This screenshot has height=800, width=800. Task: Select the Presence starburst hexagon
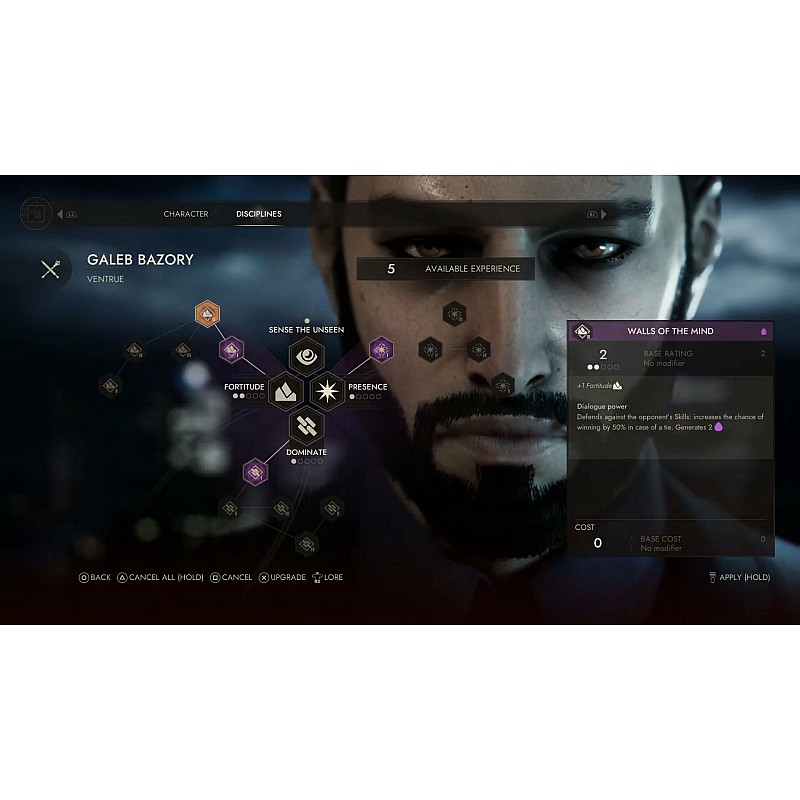pos(327,388)
